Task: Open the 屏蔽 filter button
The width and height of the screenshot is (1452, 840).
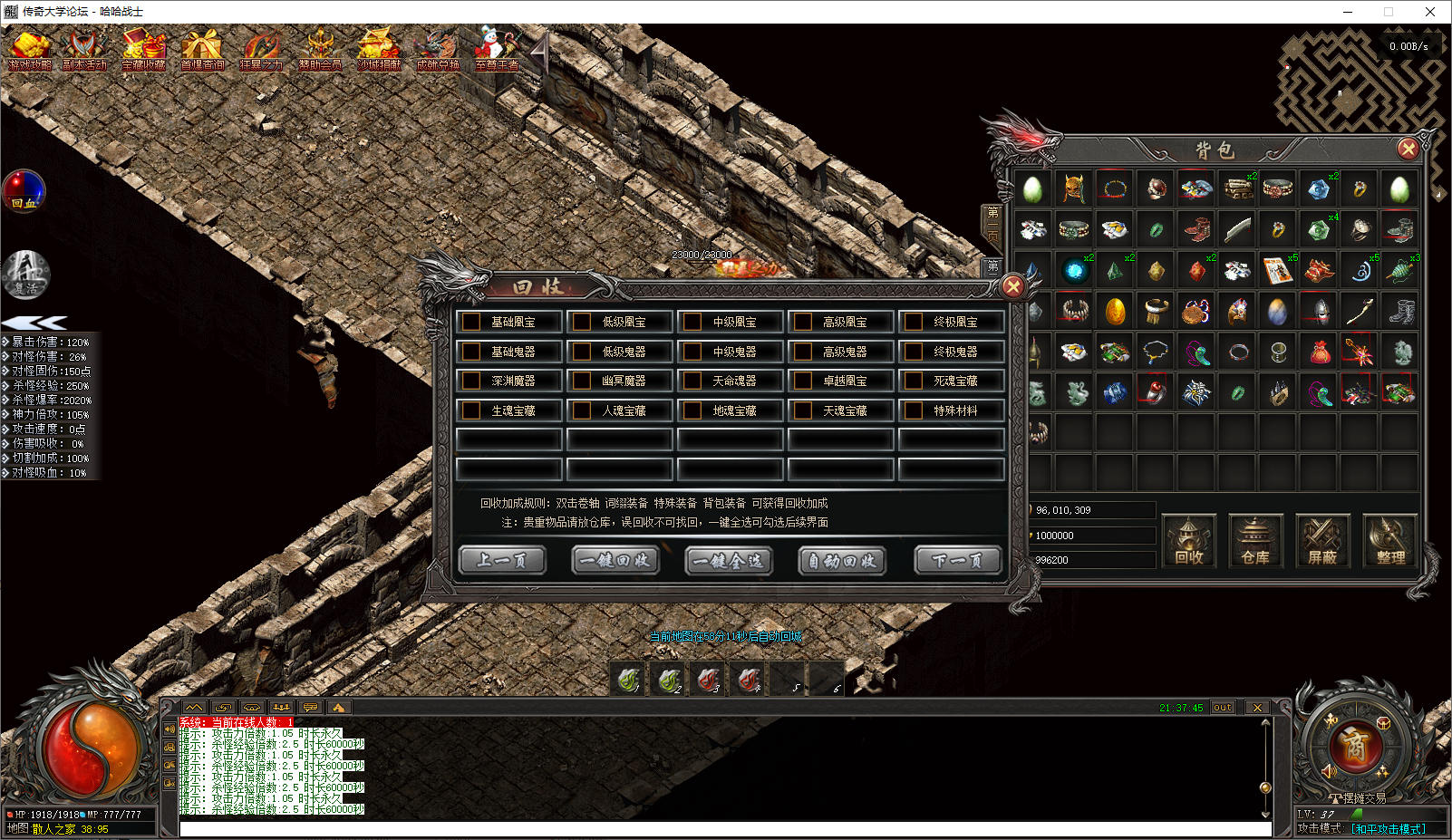Action: coord(1322,541)
